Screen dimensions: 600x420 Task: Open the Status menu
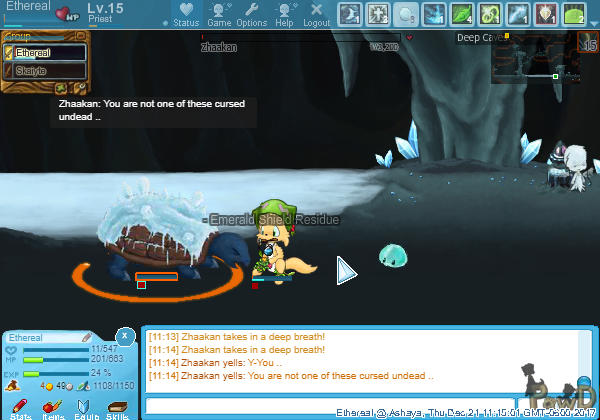click(186, 14)
